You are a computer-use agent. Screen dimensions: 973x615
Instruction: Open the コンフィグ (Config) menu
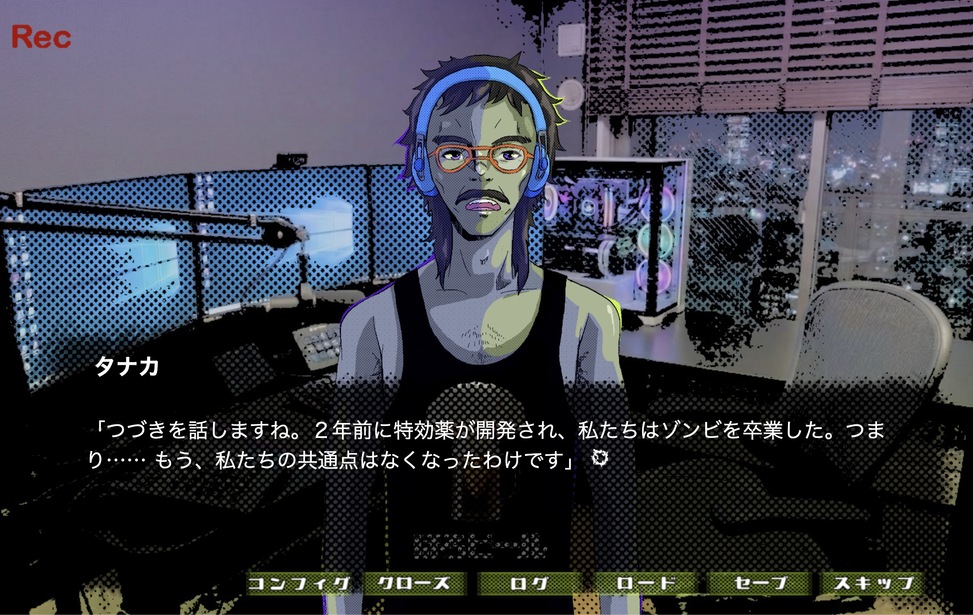[299, 583]
